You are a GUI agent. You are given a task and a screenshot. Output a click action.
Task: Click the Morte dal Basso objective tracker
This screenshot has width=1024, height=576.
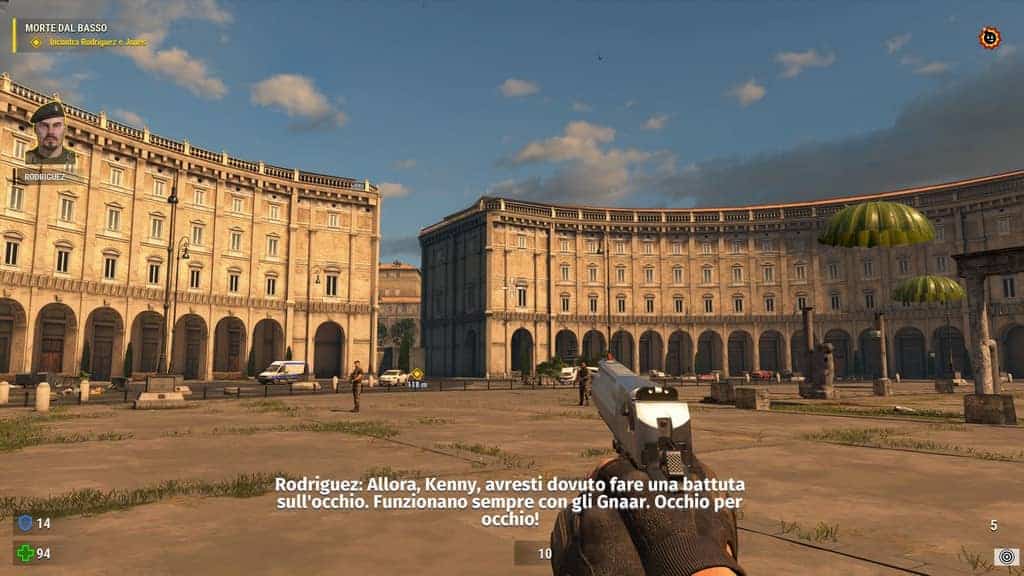click(75, 34)
